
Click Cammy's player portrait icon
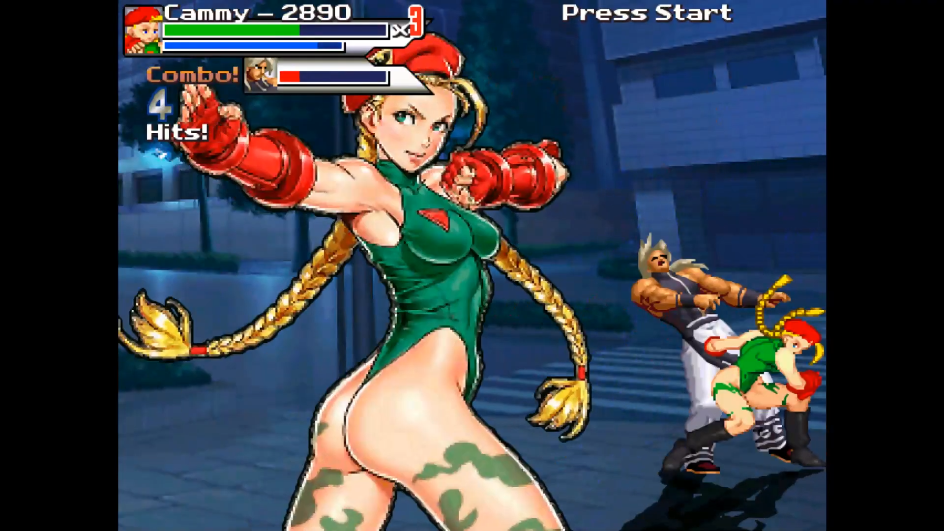coord(142,31)
